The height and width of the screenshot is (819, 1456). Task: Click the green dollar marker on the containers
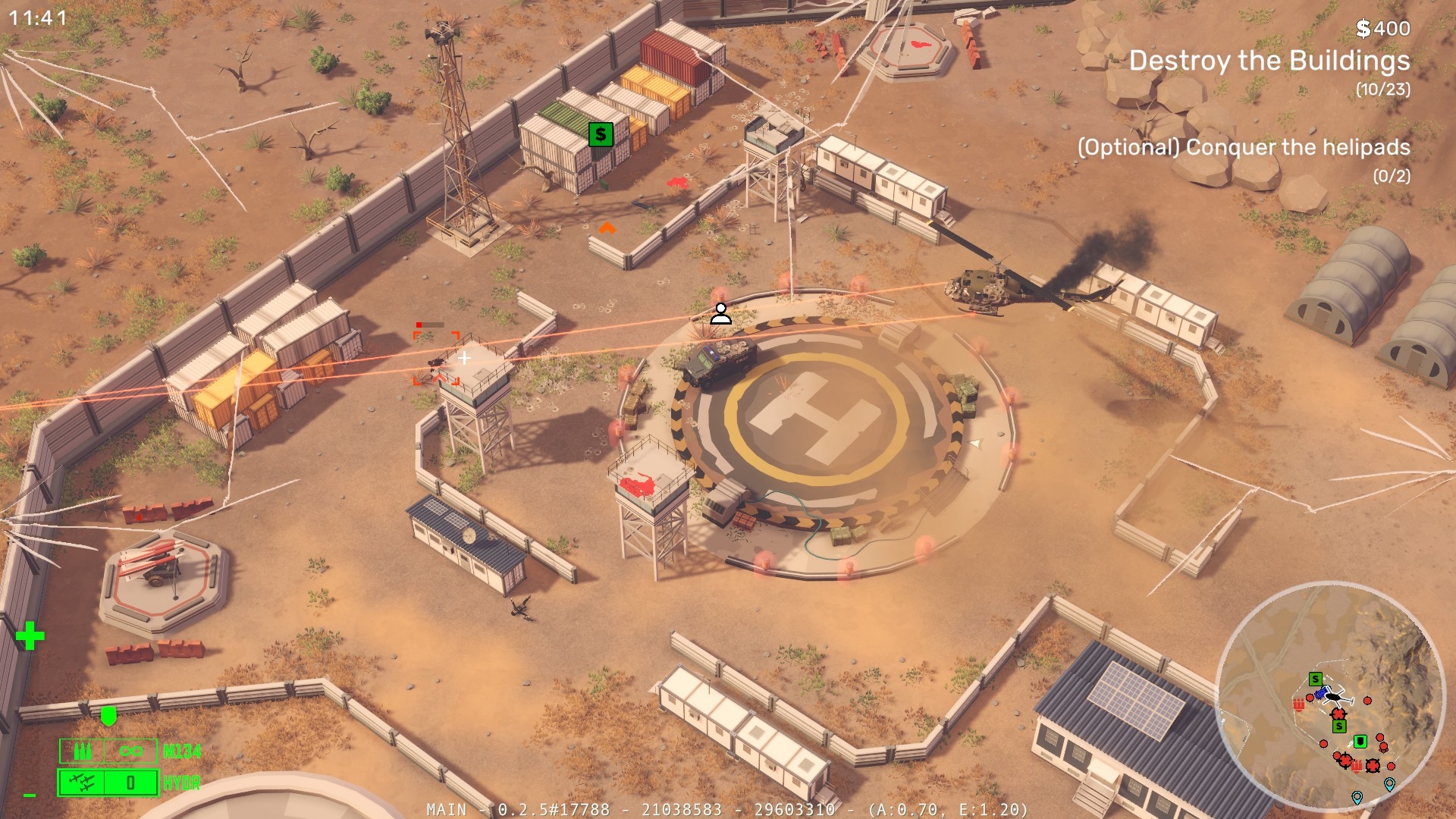pyautogui.click(x=601, y=135)
